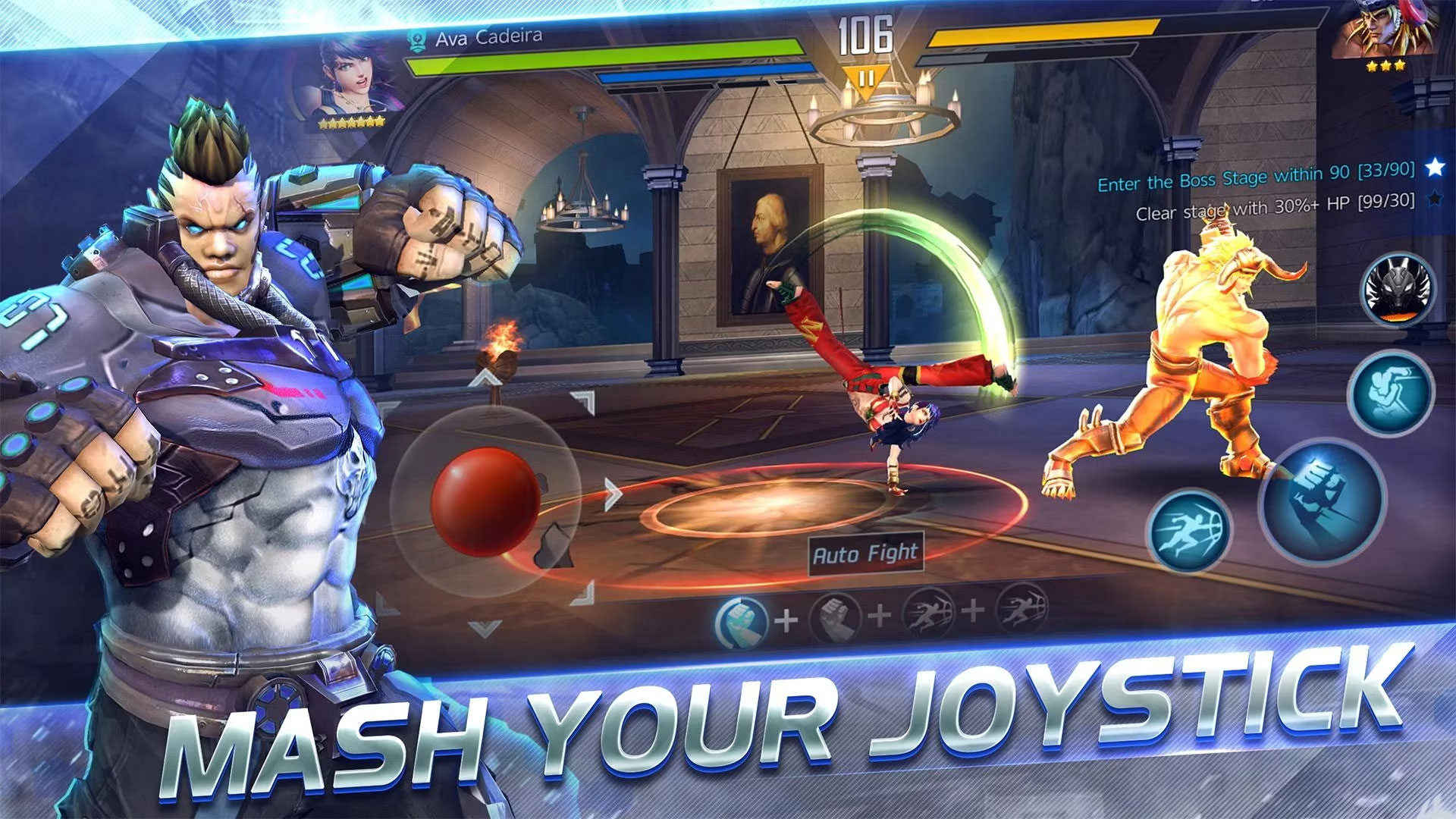Pause the match using the timer pause button
The image size is (1456, 819).
tap(868, 77)
